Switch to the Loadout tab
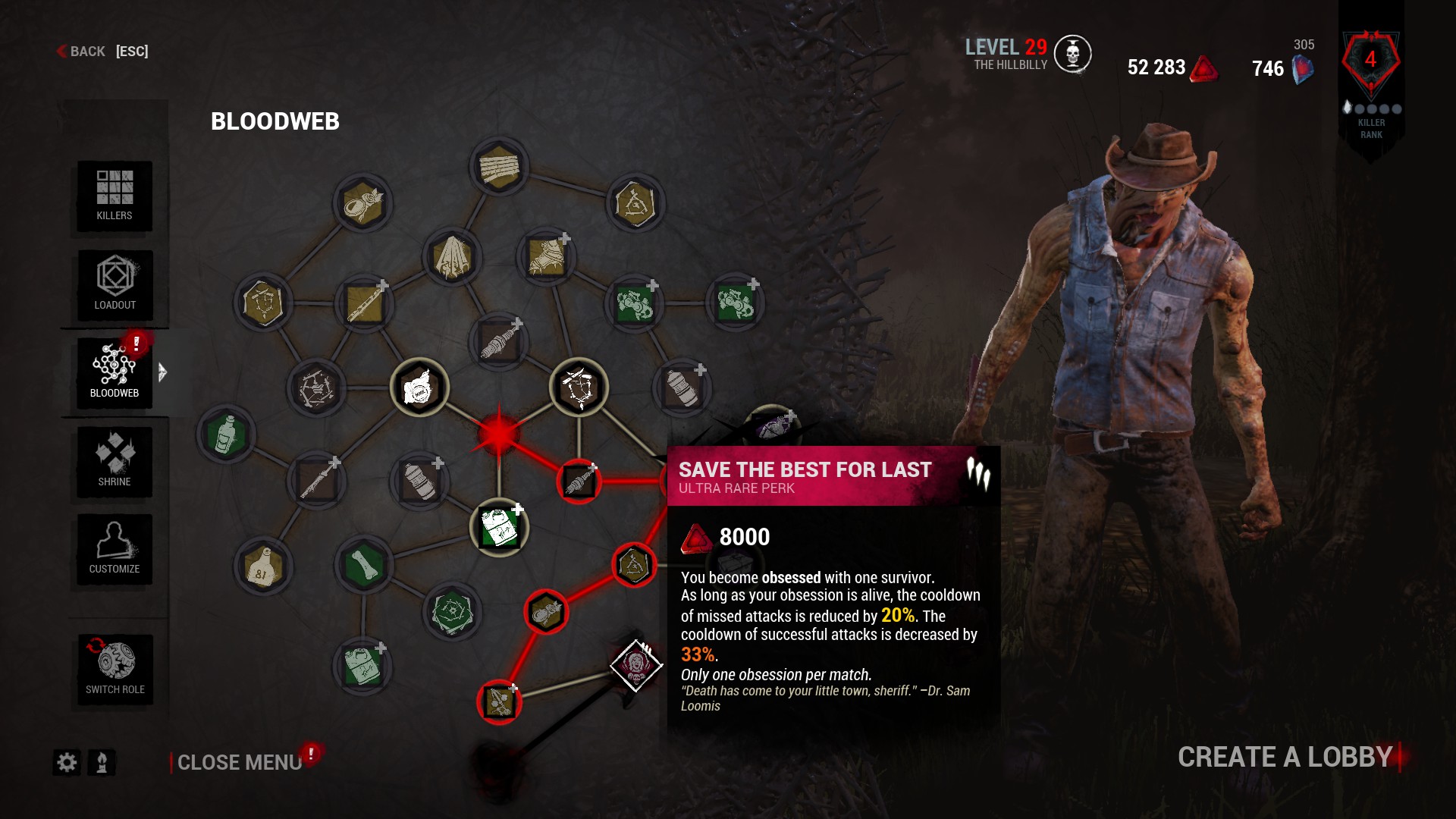Screen dimensions: 1456x819 point(114,284)
